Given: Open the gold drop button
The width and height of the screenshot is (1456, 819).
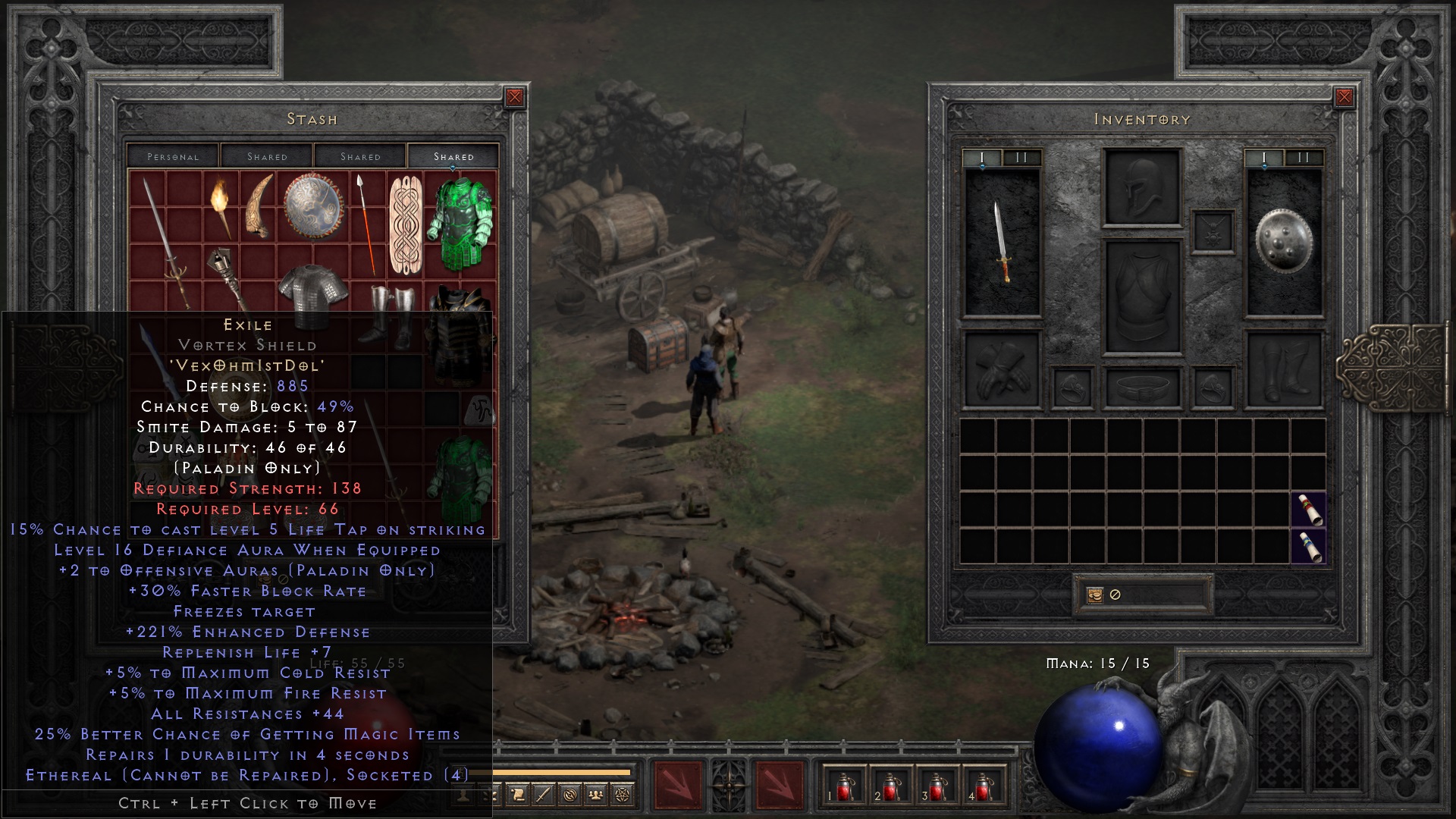Looking at the screenshot, I should pos(1094,595).
